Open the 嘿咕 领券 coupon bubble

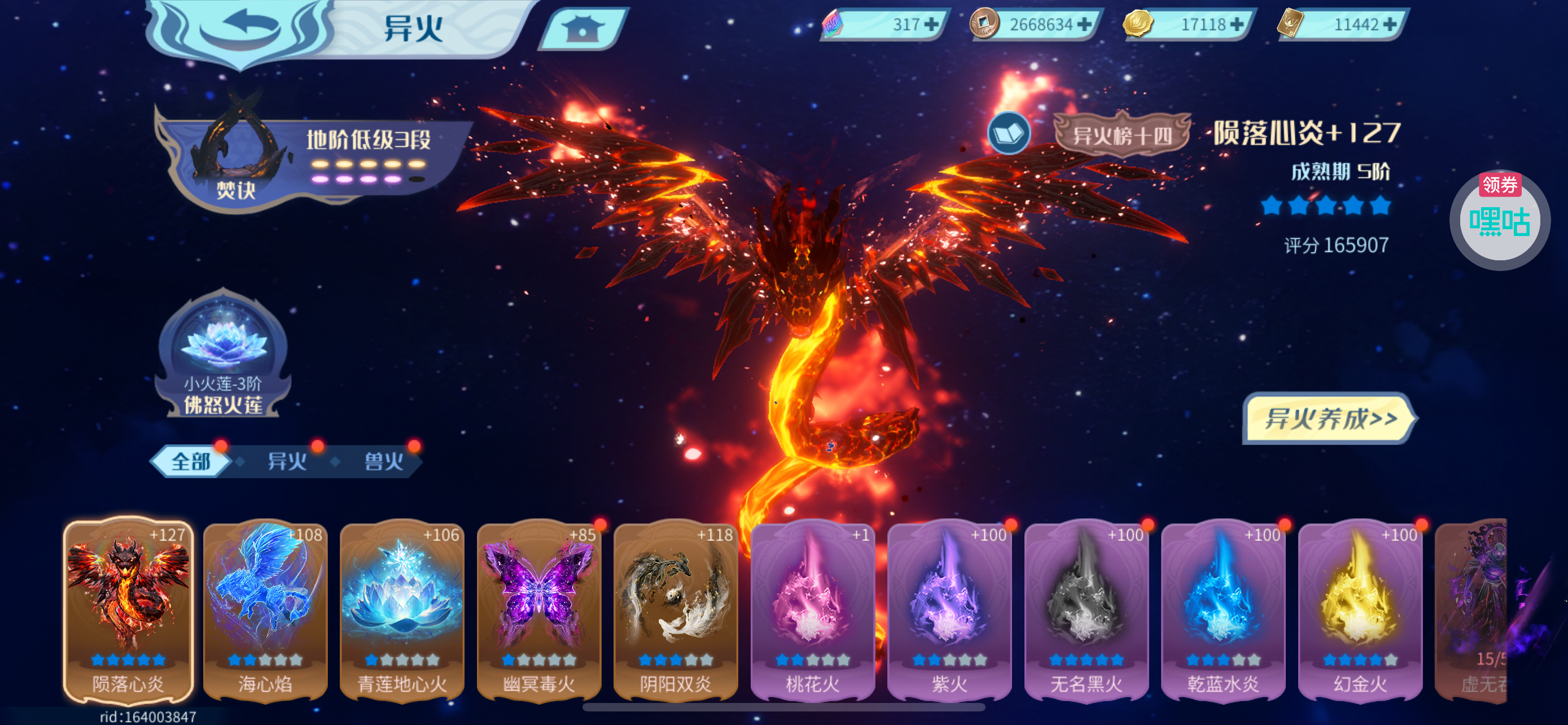tap(1499, 220)
